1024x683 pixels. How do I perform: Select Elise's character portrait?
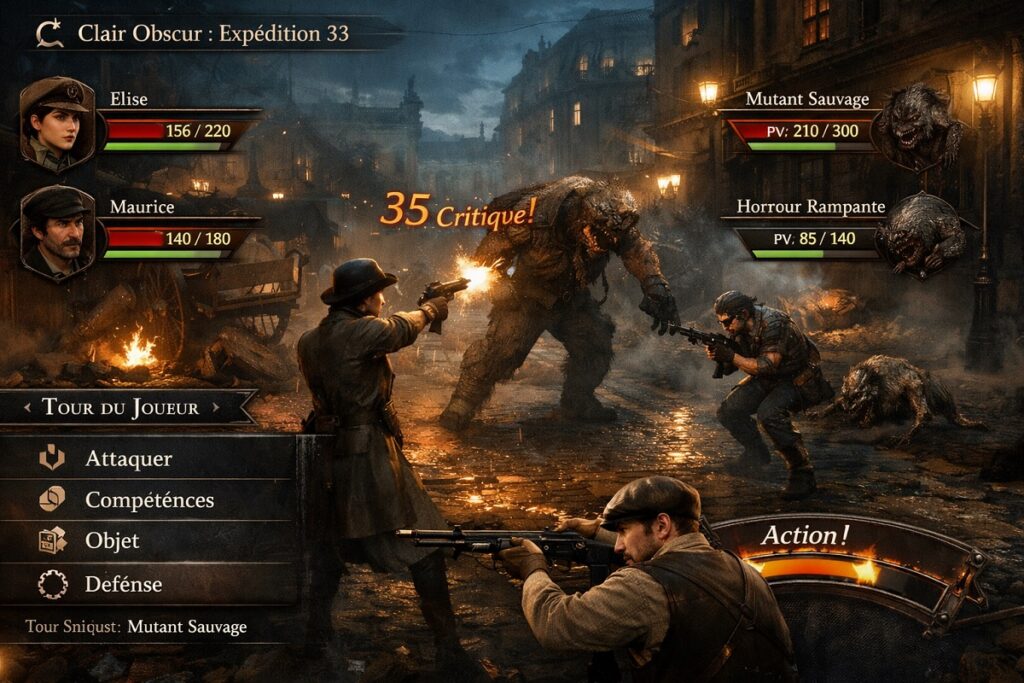57,125
